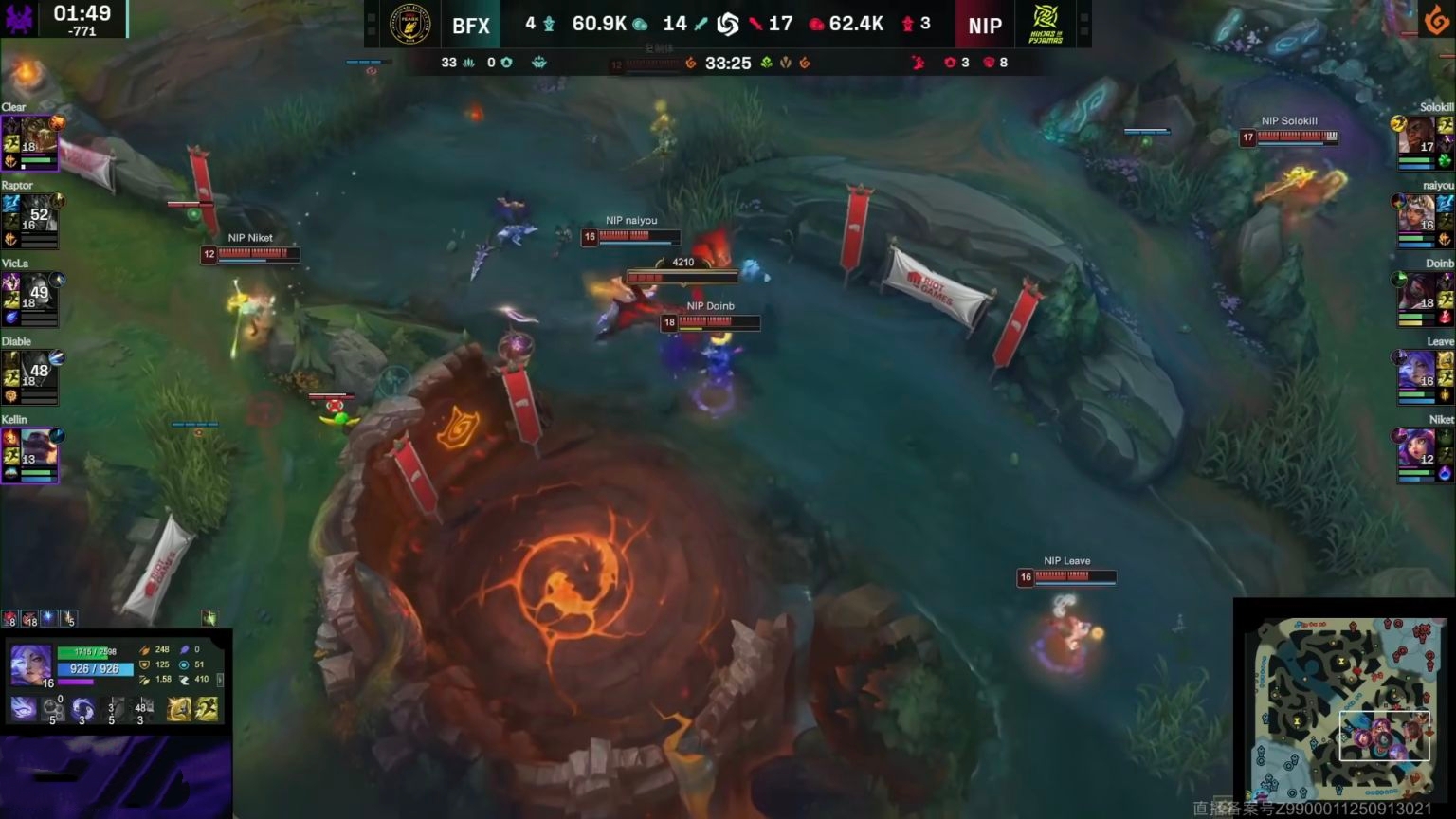The image size is (1456, 819).
Task: Click the Ghost running-figure summoner spell
Action: (206, 708)
